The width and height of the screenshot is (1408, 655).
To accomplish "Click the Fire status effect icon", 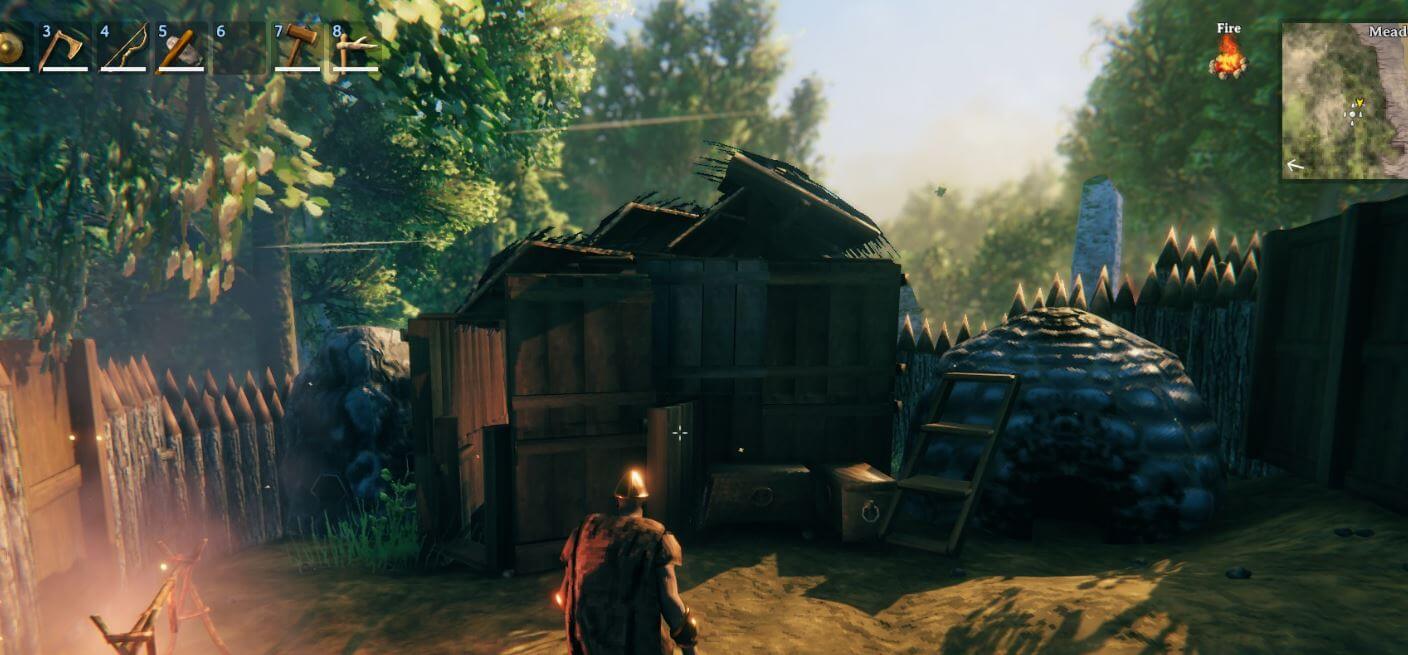I will point(1228,56).
